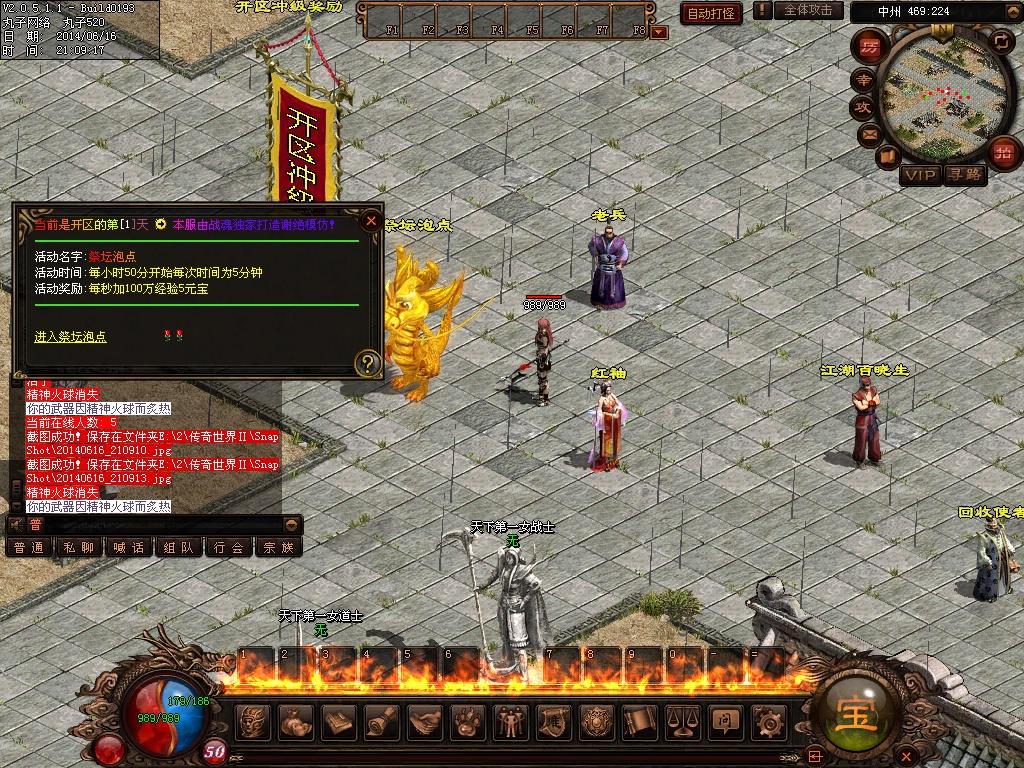Screen dimensions: 1024x768
Task: Click the minimap refresh arrows button
Action: (1001, 41)
